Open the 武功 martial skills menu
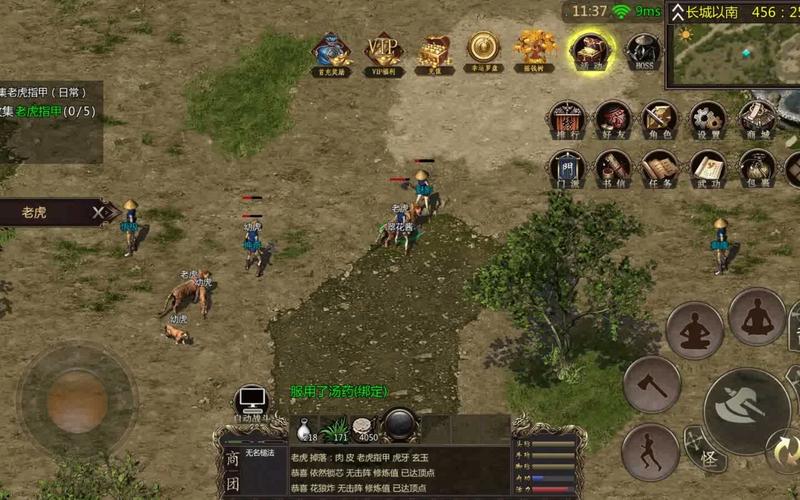 coord(708,168)
